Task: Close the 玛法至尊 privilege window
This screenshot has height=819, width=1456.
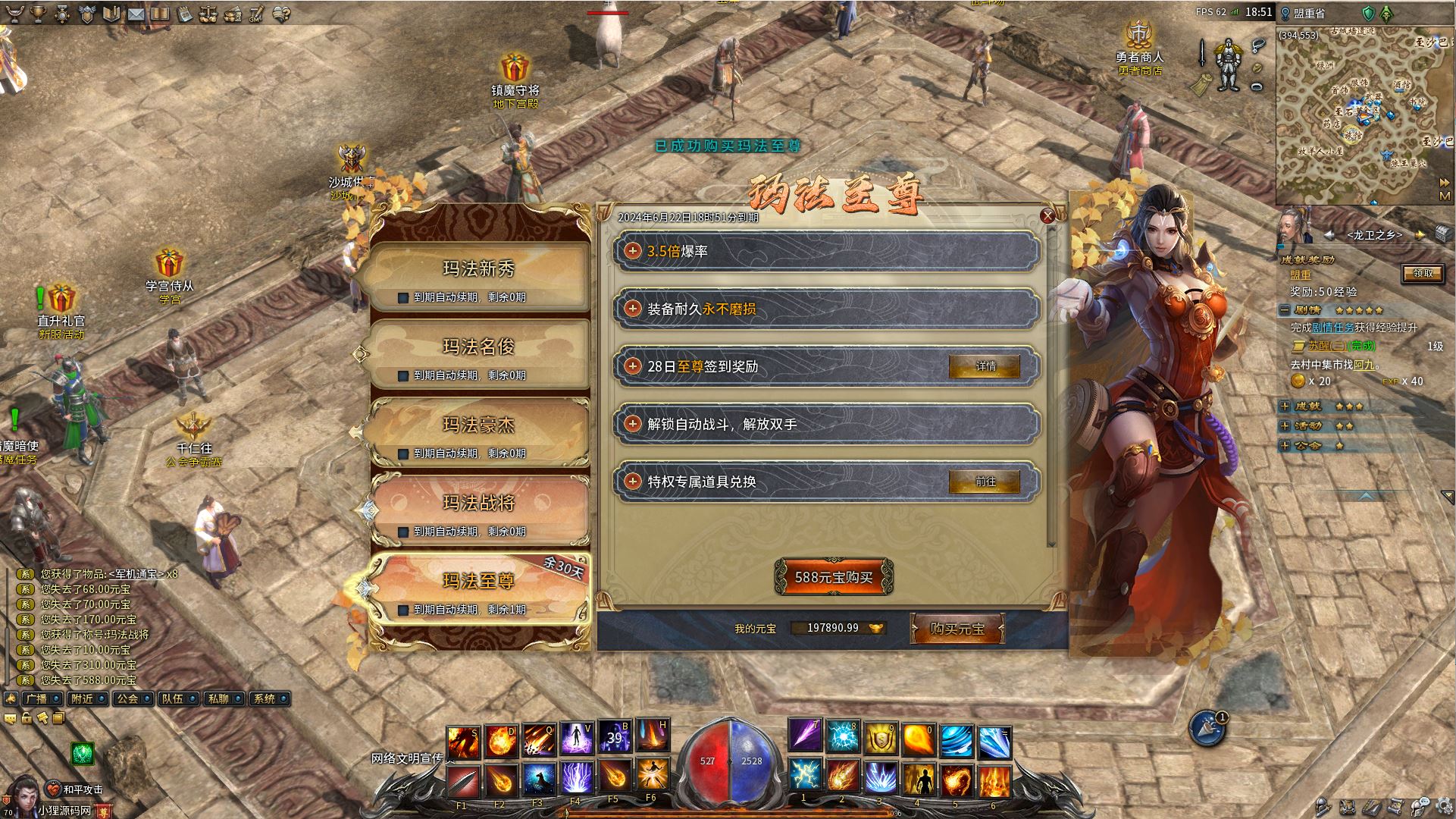Action: click(1047, 215)
